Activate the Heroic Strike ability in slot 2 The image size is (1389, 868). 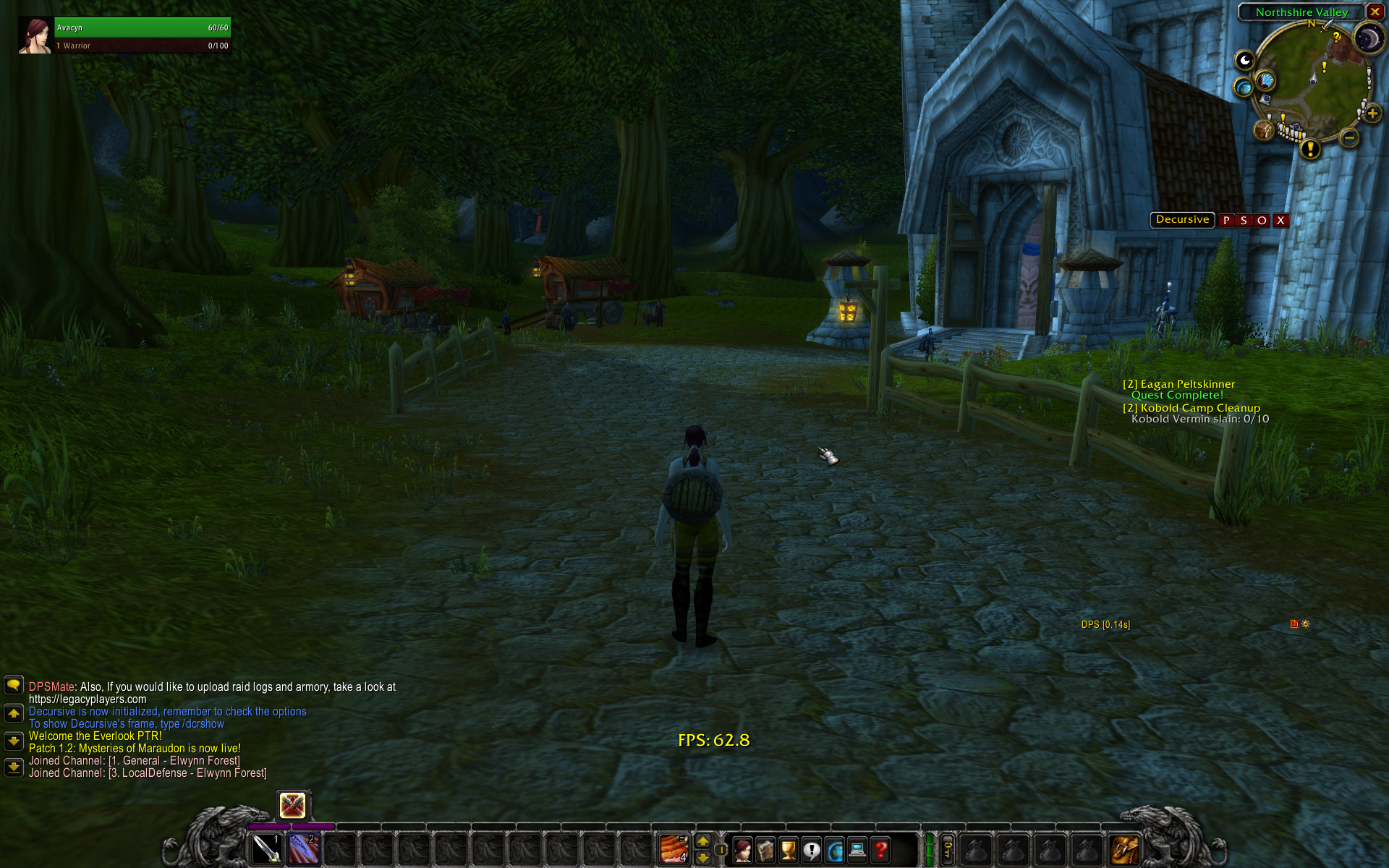point(304,848)
